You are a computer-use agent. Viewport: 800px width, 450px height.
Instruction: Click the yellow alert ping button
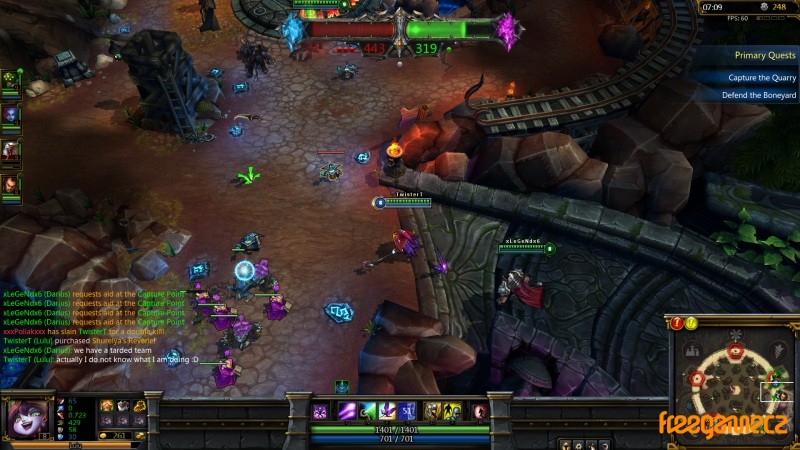(x=691, y=323)
